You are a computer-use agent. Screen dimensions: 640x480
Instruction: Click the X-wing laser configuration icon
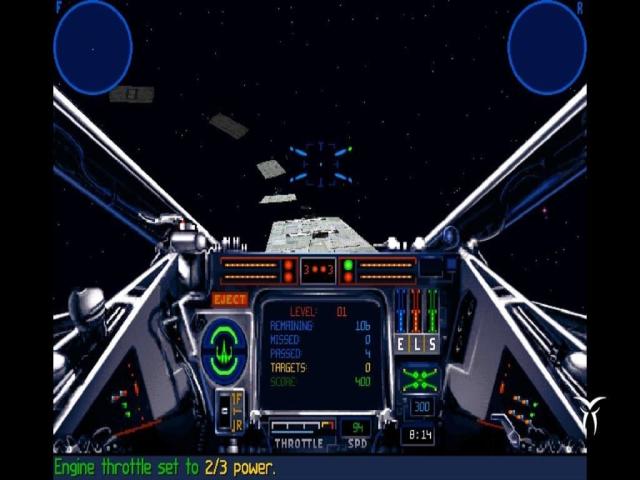coord(419,379)
